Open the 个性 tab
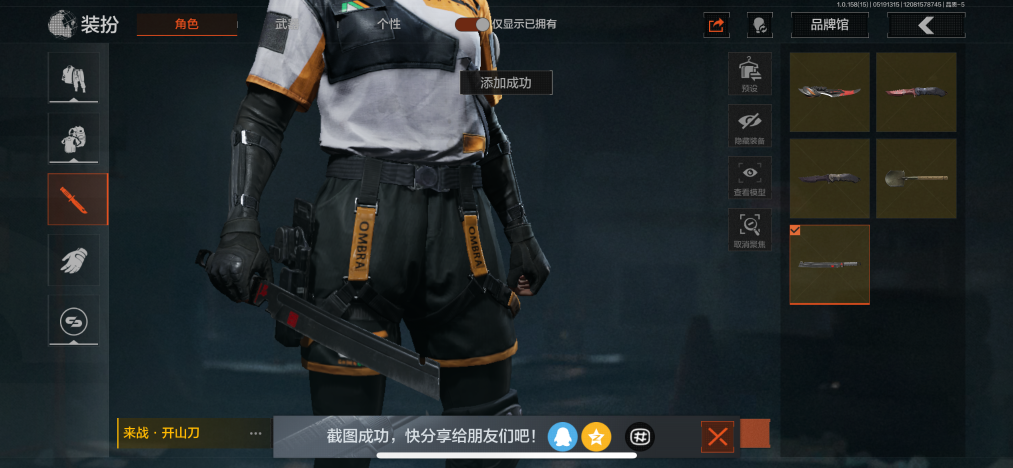This screenshot has width=1013, height=468. tap(388, 24)
